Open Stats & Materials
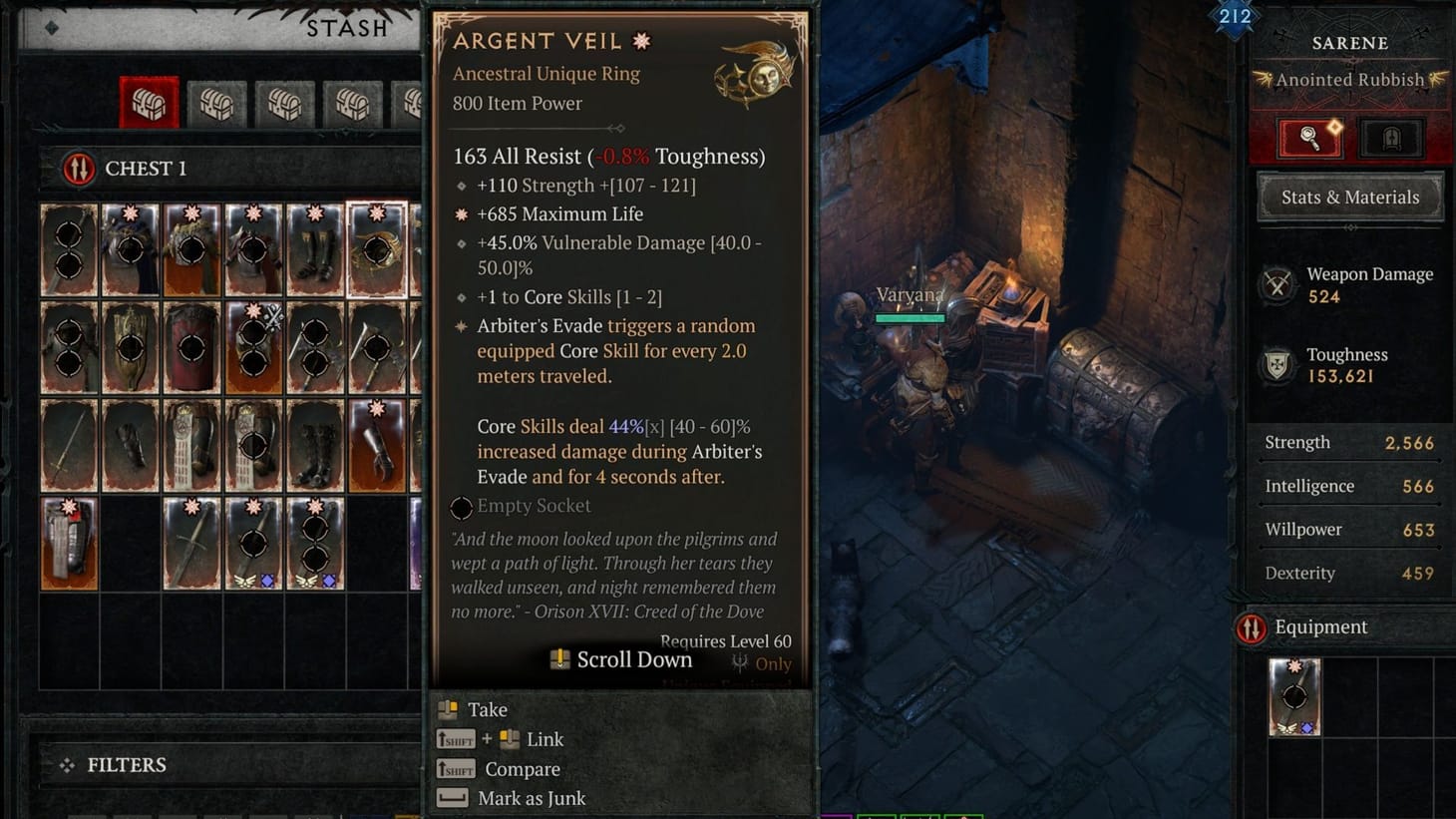This screenshot has width=1456, height=819. pos(1349,197)
